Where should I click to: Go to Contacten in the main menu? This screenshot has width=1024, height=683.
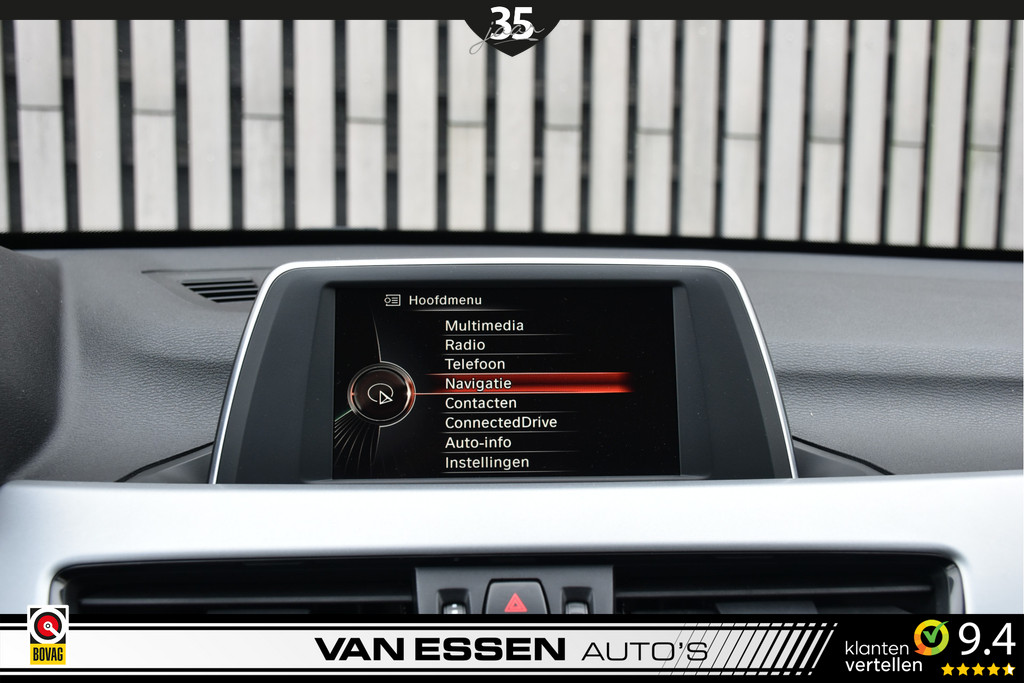[x=481, y=403]
